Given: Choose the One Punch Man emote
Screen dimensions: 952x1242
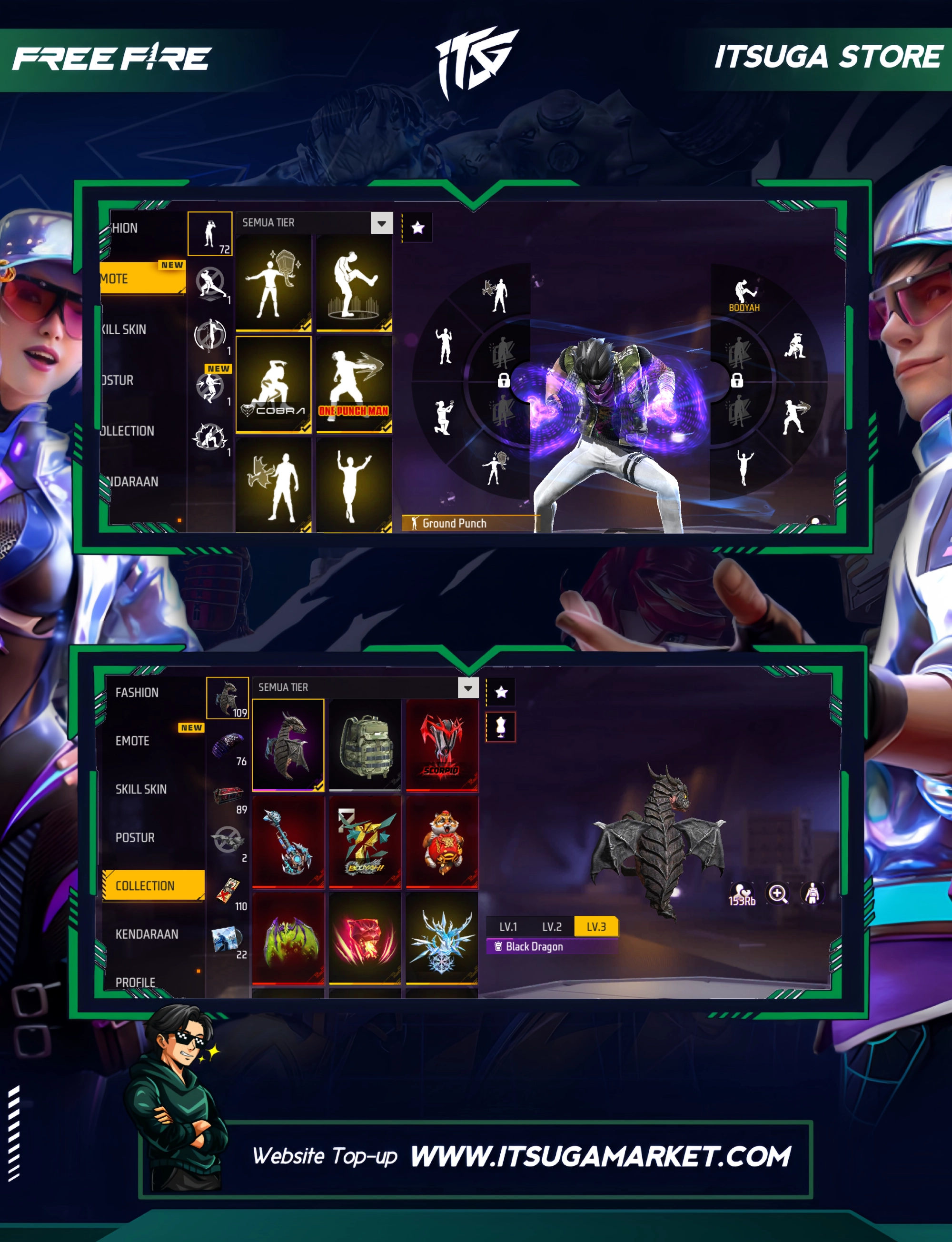Looking at the screenshot, I should [354, 384].
